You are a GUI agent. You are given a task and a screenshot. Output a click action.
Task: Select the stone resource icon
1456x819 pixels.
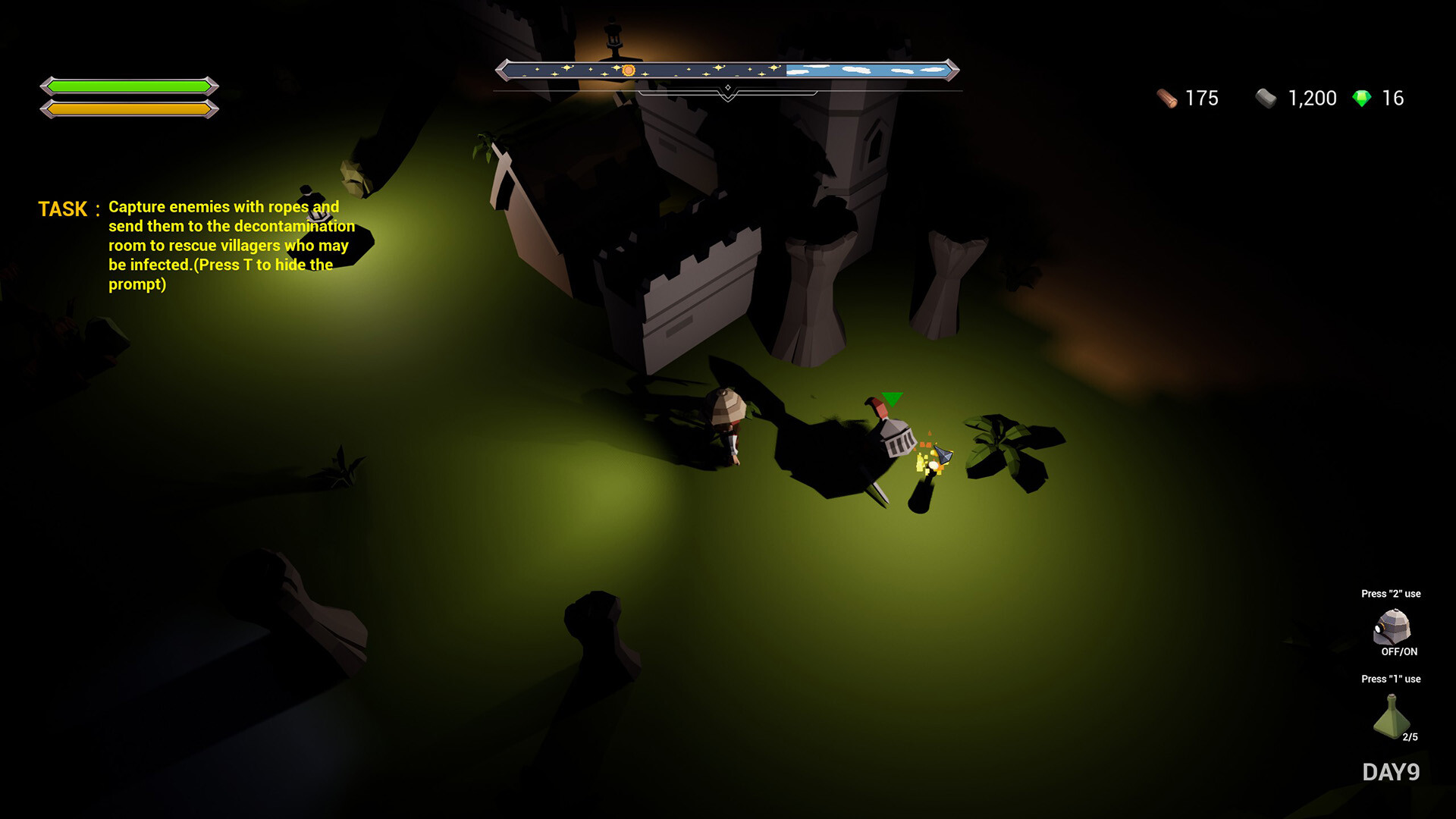[1265, 99]
